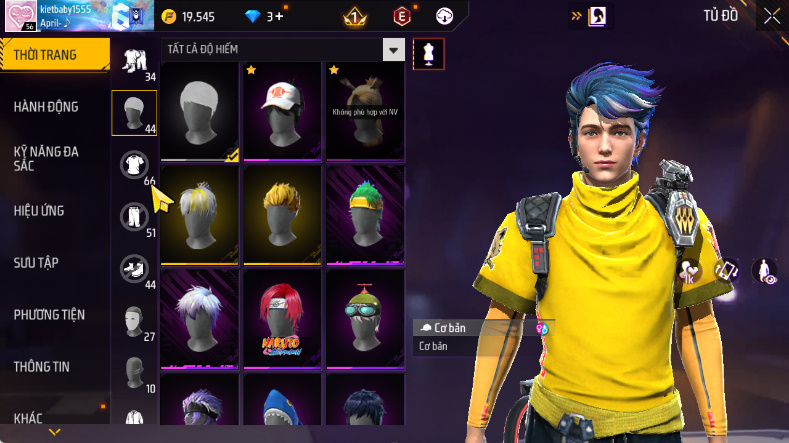
Task: Pick the propeller cap with goggles
Action: (x=363, y=316)
